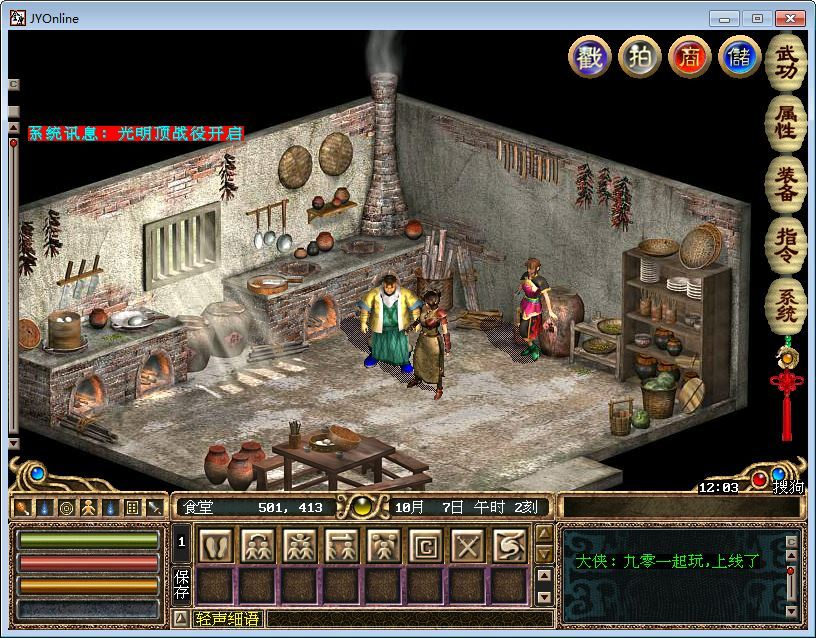Viewport: 816px width, 638px height.
Task: Open the 武功 martial arts lantern menu
Action: pos(785,63)
